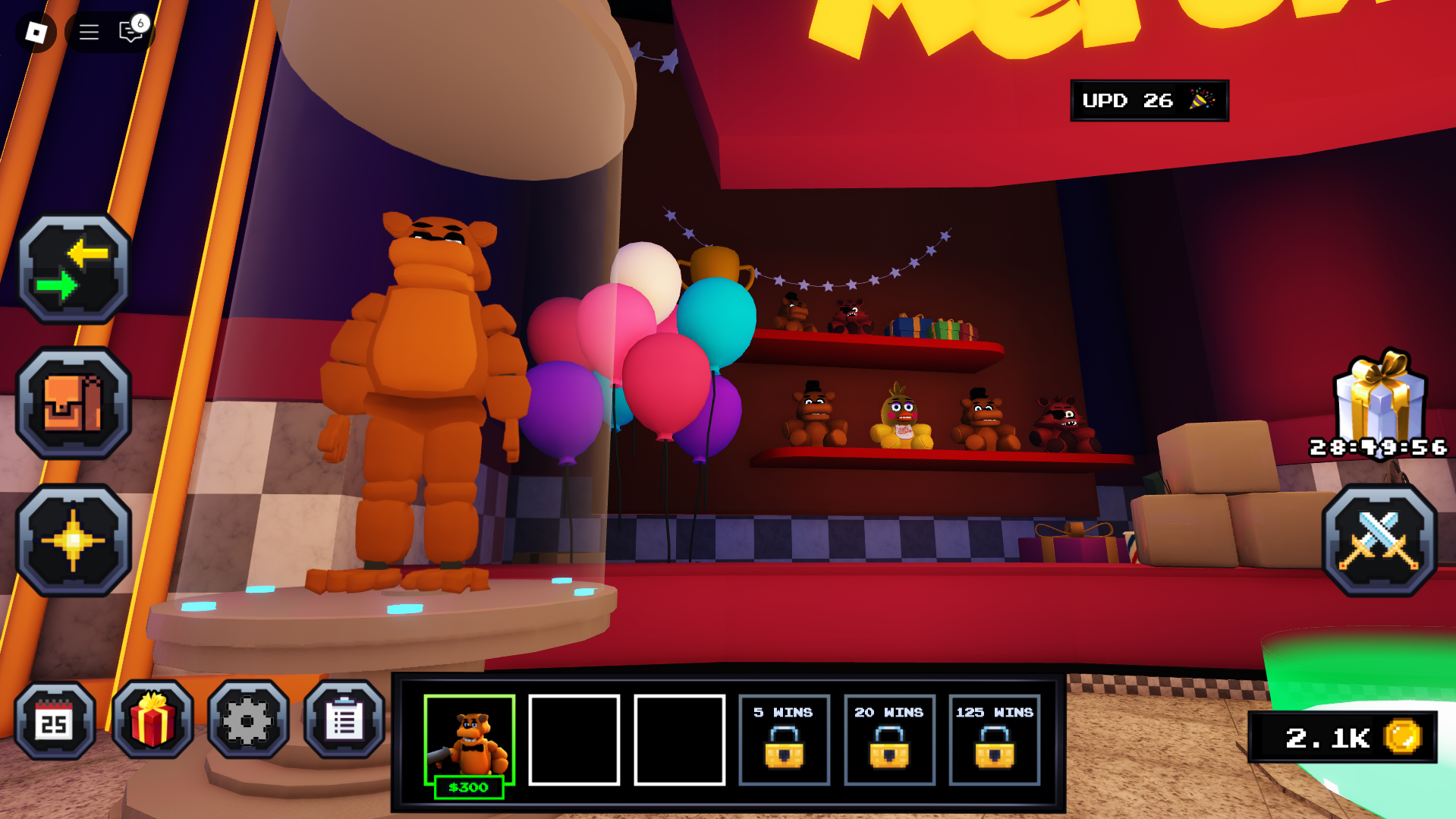The height and width of the screenshot is (819, 1456).
Task: Open the daily calendar rewards icon
Action: tap(55, 720)
